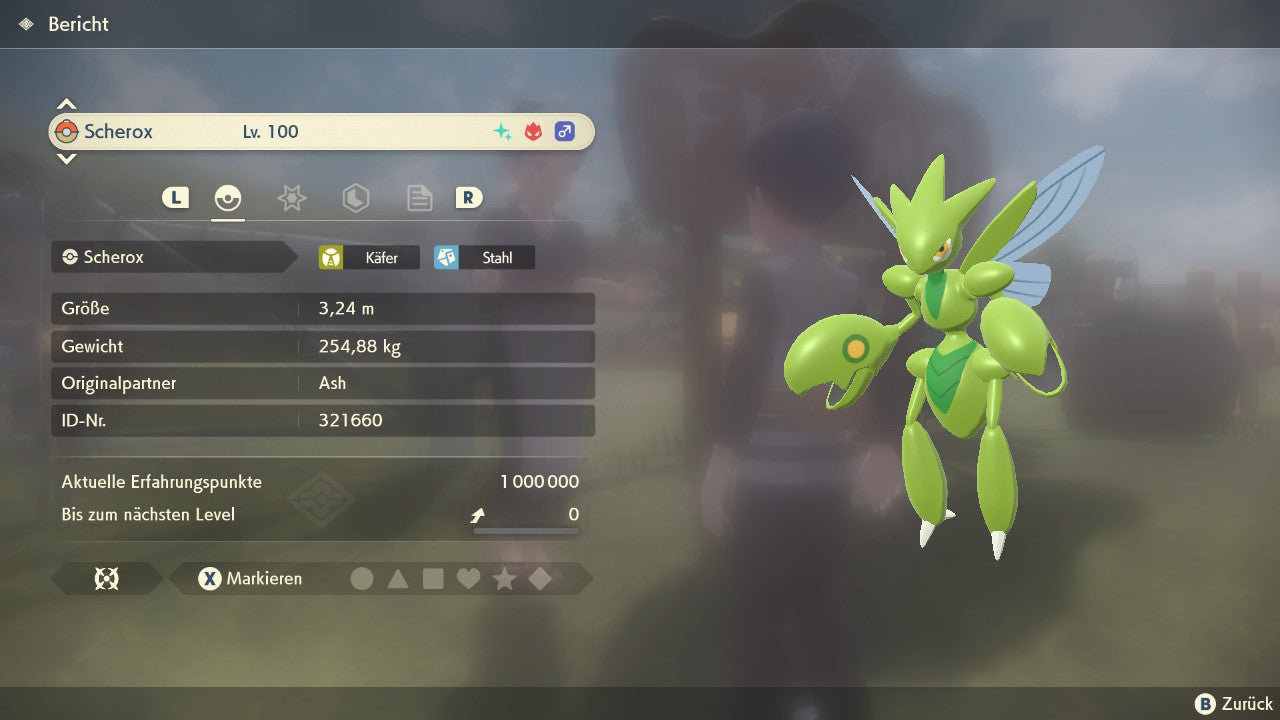The height and width of the screenshot is (720, 1280).
Task: Select the Käfer type badge
Action: click(x=369, y=257)
